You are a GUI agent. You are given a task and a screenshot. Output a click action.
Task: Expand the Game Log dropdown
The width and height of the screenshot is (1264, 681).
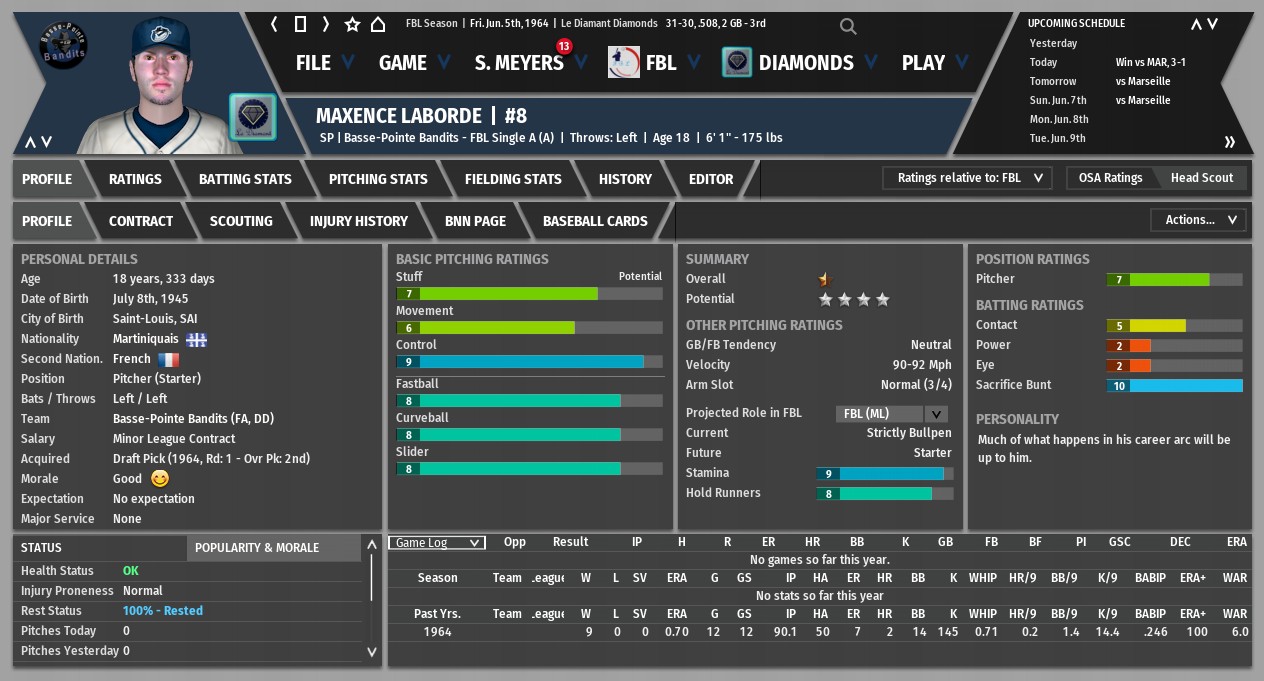(x=436, y=543)
